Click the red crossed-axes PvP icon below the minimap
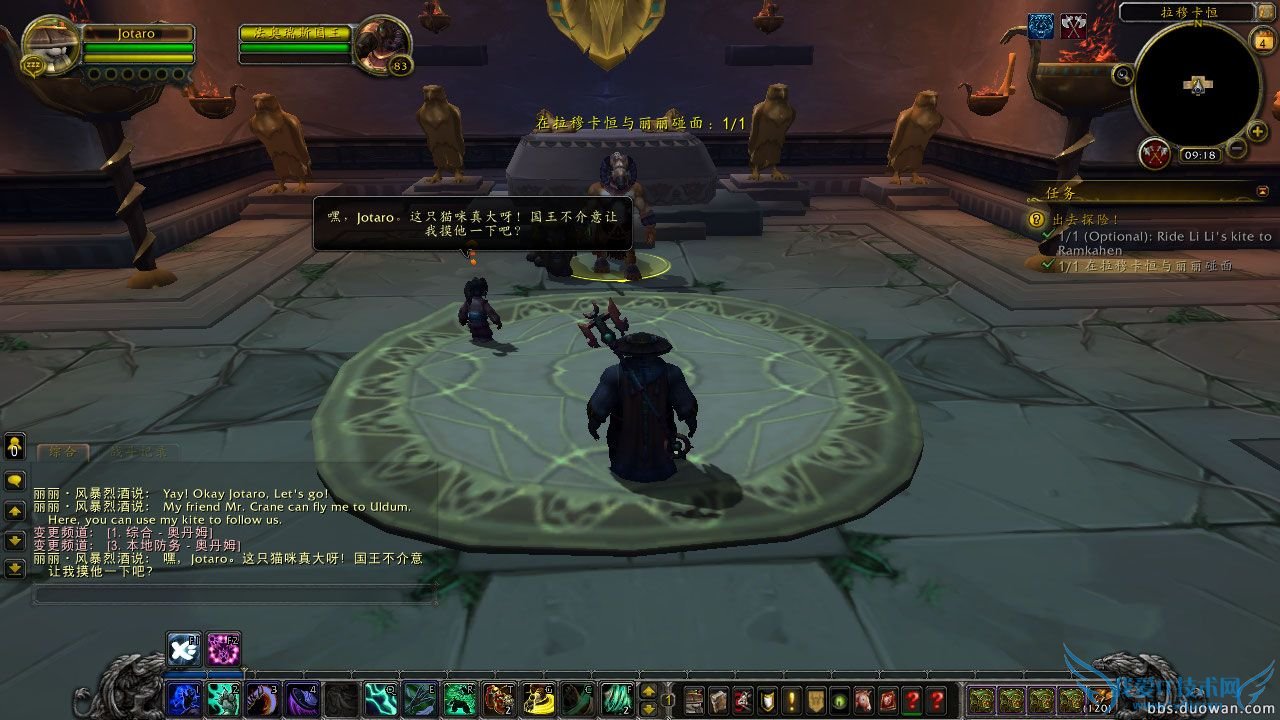 1153,153
